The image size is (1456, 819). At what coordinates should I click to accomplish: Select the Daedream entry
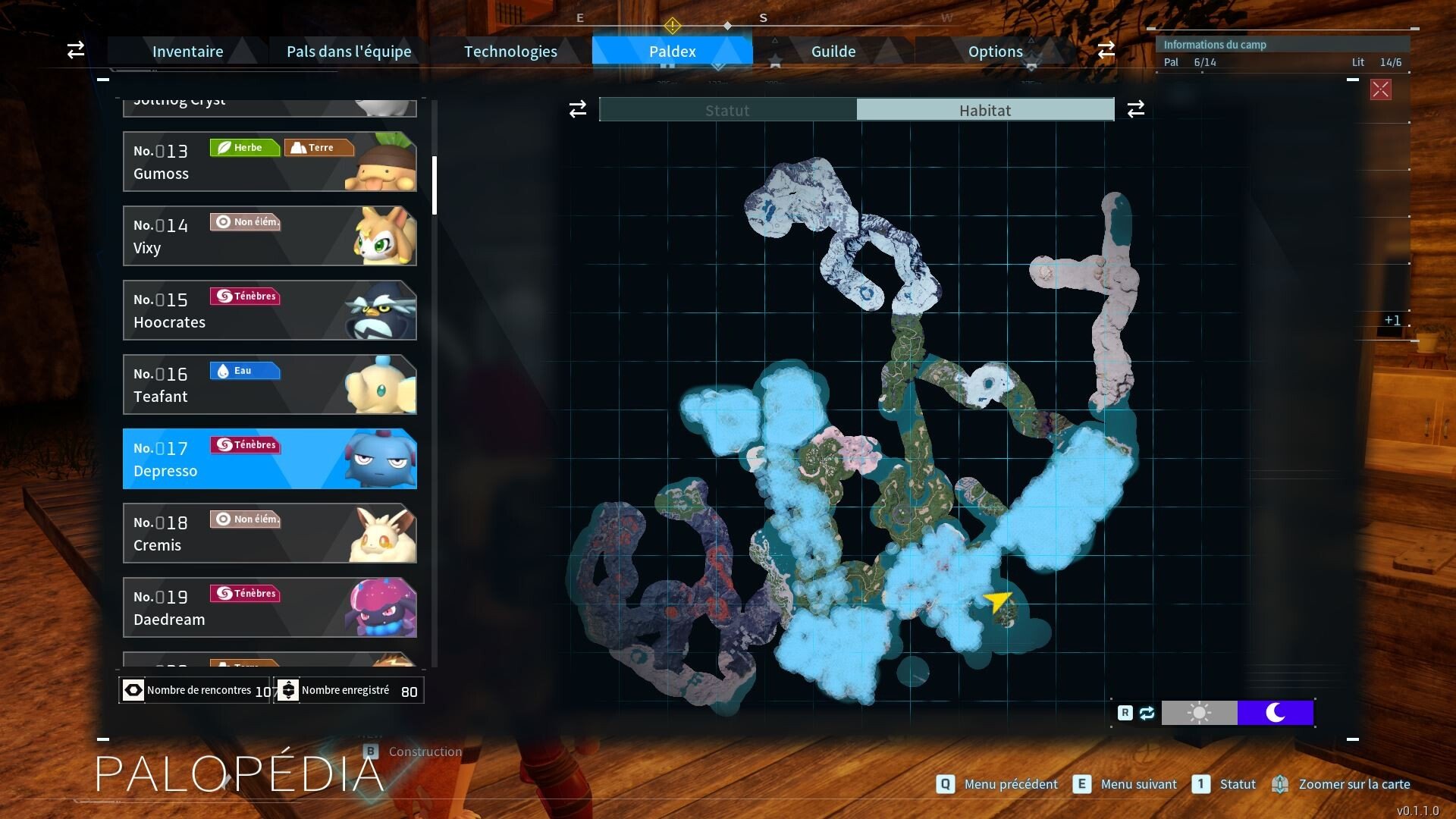(269, 607)
